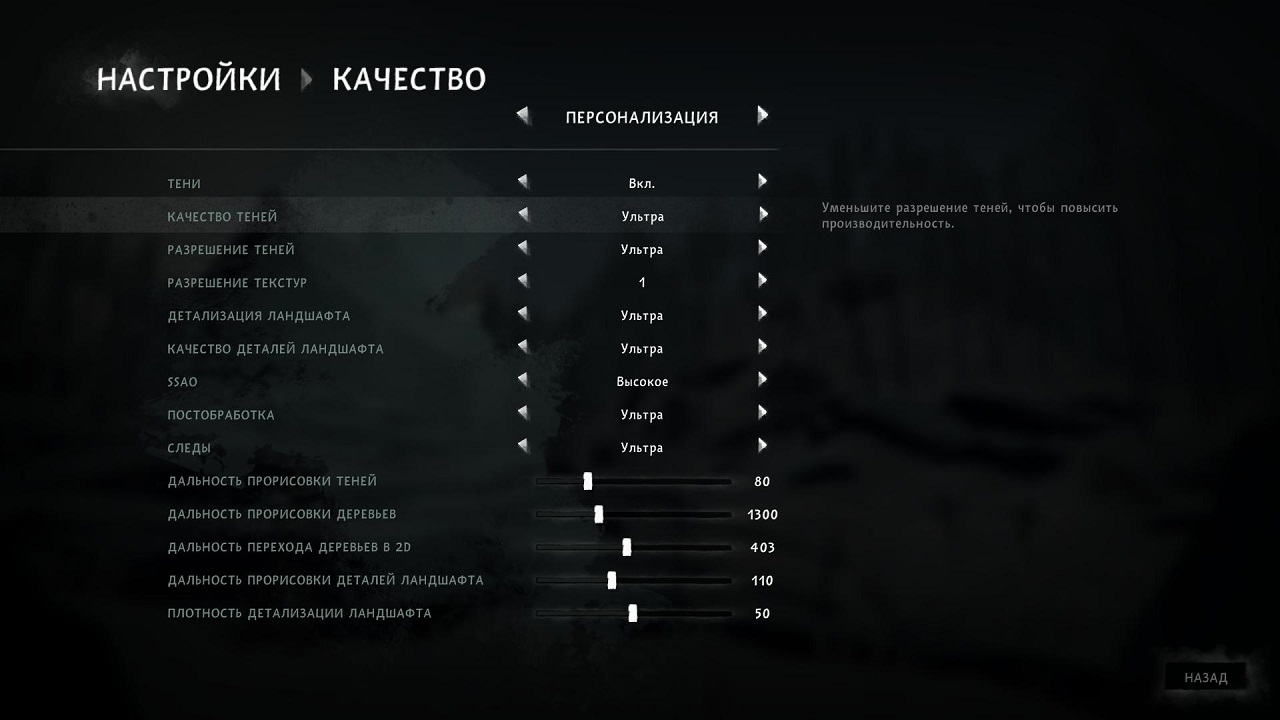The image size is (1280, 720).
Task: Decrease Разрешение текстур with left arrow
Action: [523, 281]
